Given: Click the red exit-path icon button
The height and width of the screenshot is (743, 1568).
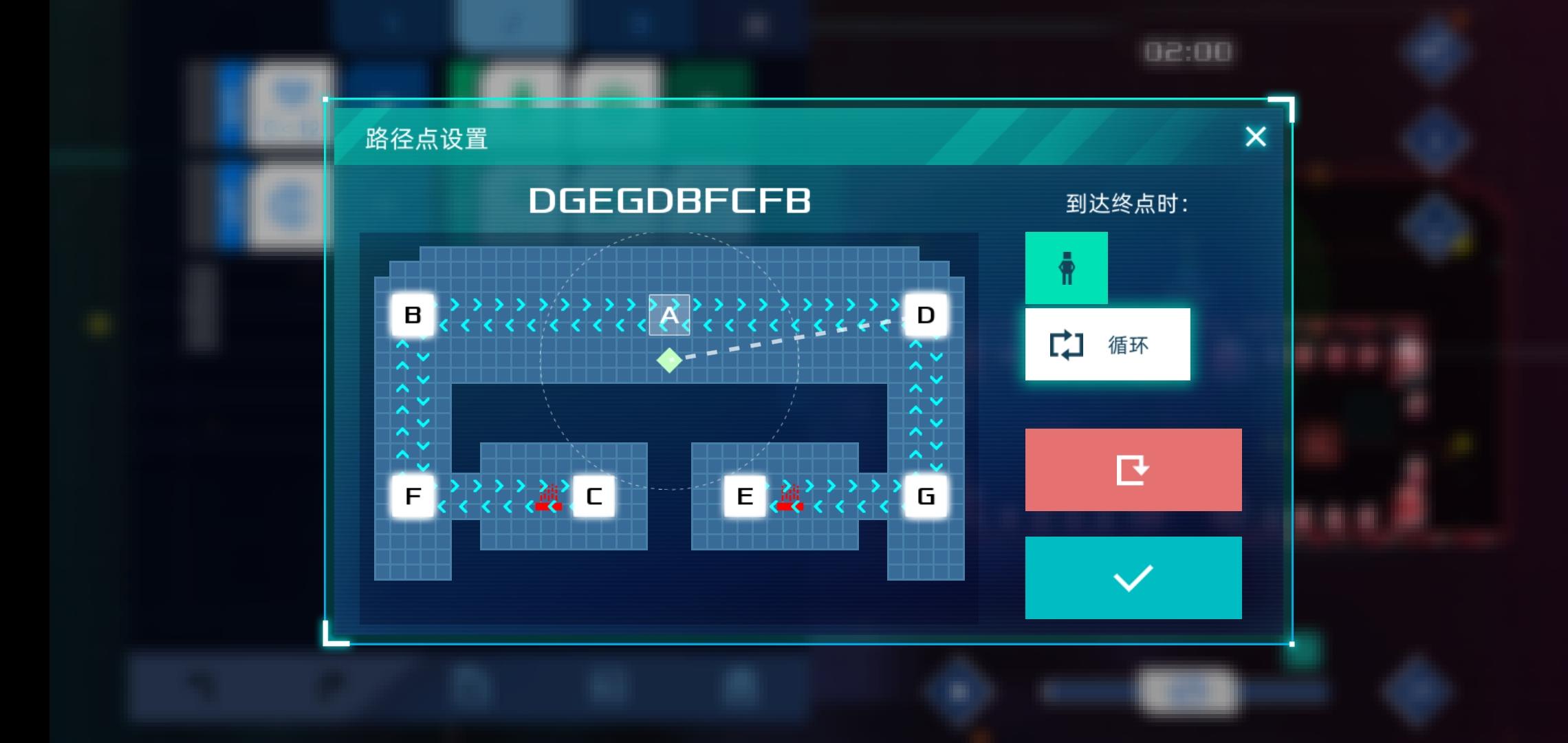Looking at the screenshot, I should [1133, 469].
